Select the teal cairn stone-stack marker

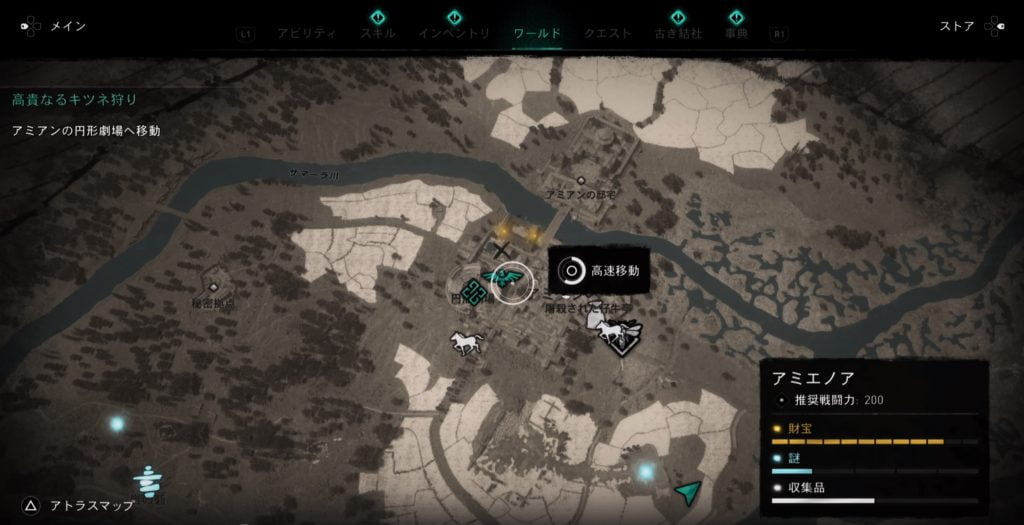pos(150,479)
